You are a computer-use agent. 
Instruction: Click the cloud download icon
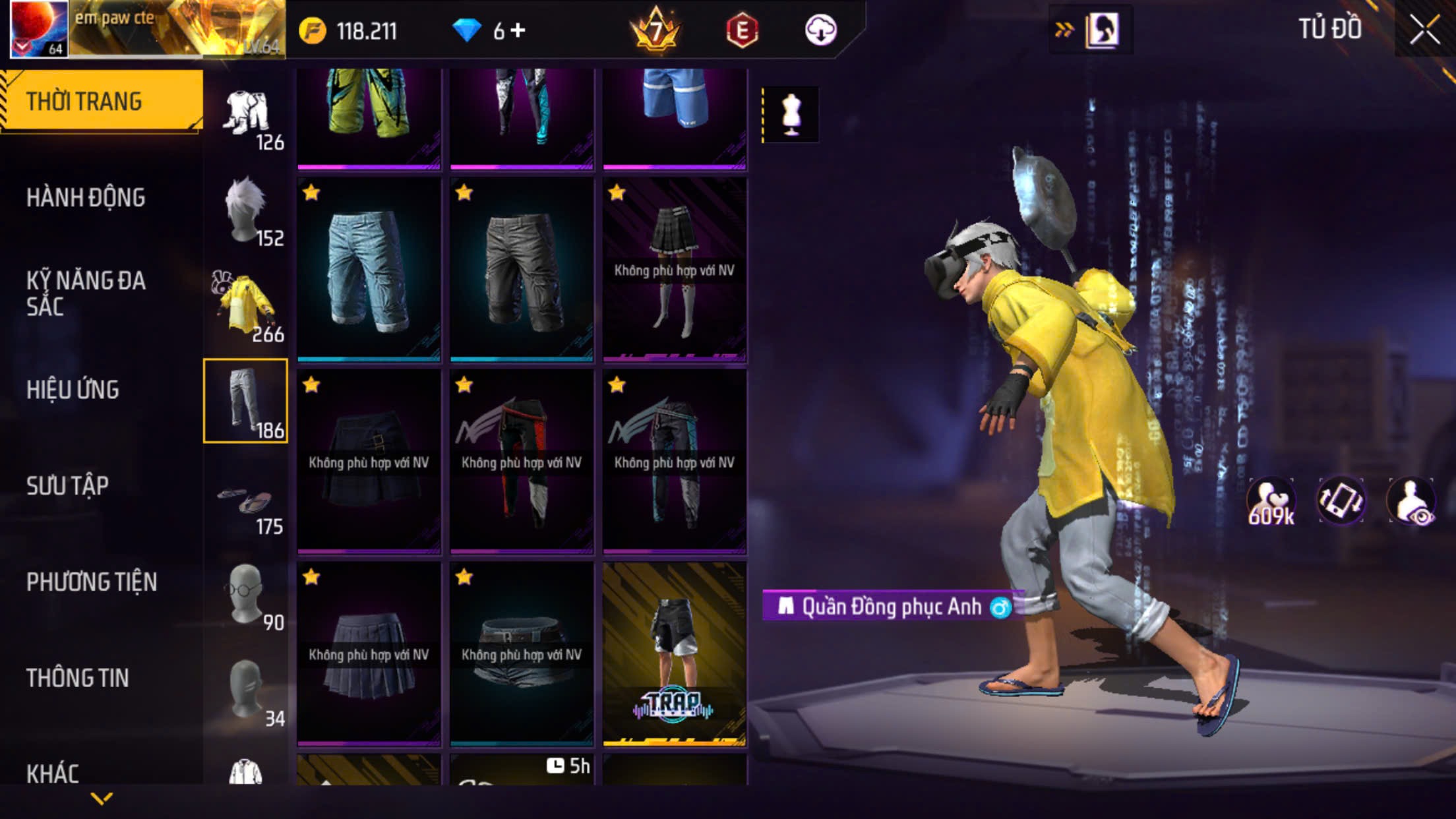coord(820,30)
